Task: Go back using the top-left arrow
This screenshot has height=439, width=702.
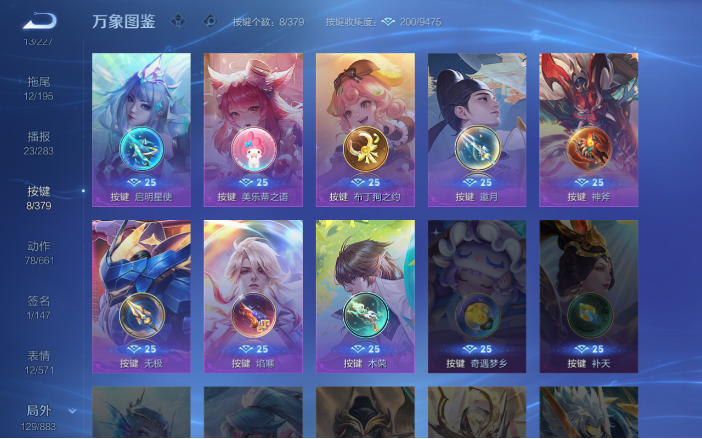Action: 40,20
